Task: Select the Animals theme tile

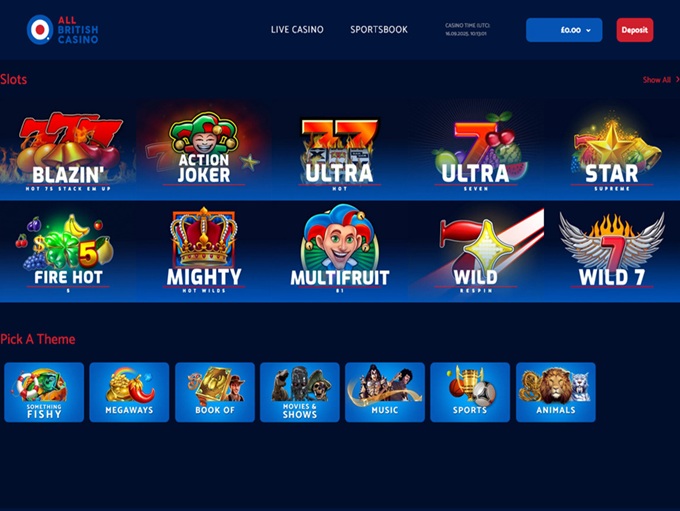Action: point(555,392)
